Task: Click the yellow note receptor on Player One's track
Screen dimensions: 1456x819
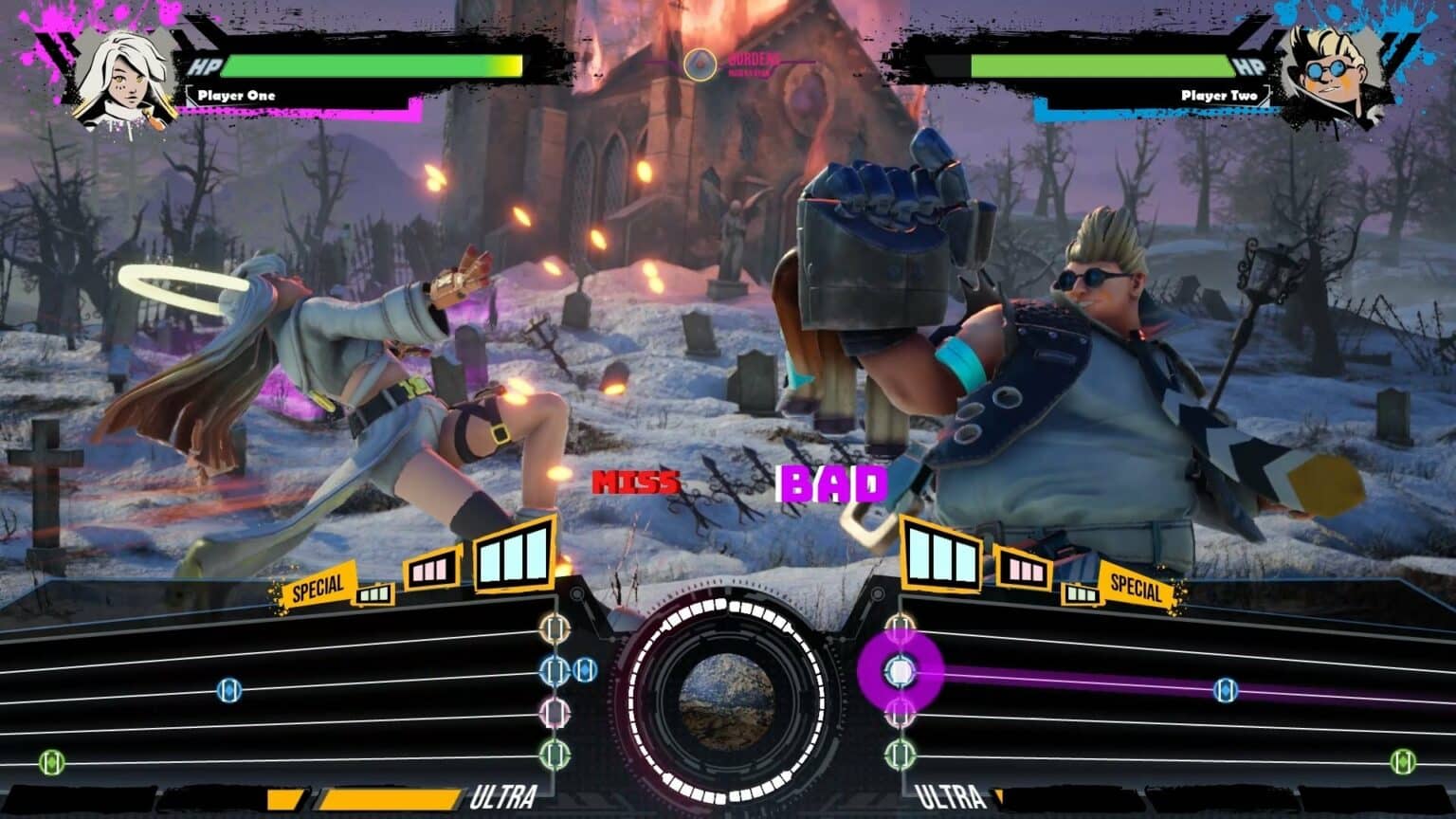Action: click(553, 628)
